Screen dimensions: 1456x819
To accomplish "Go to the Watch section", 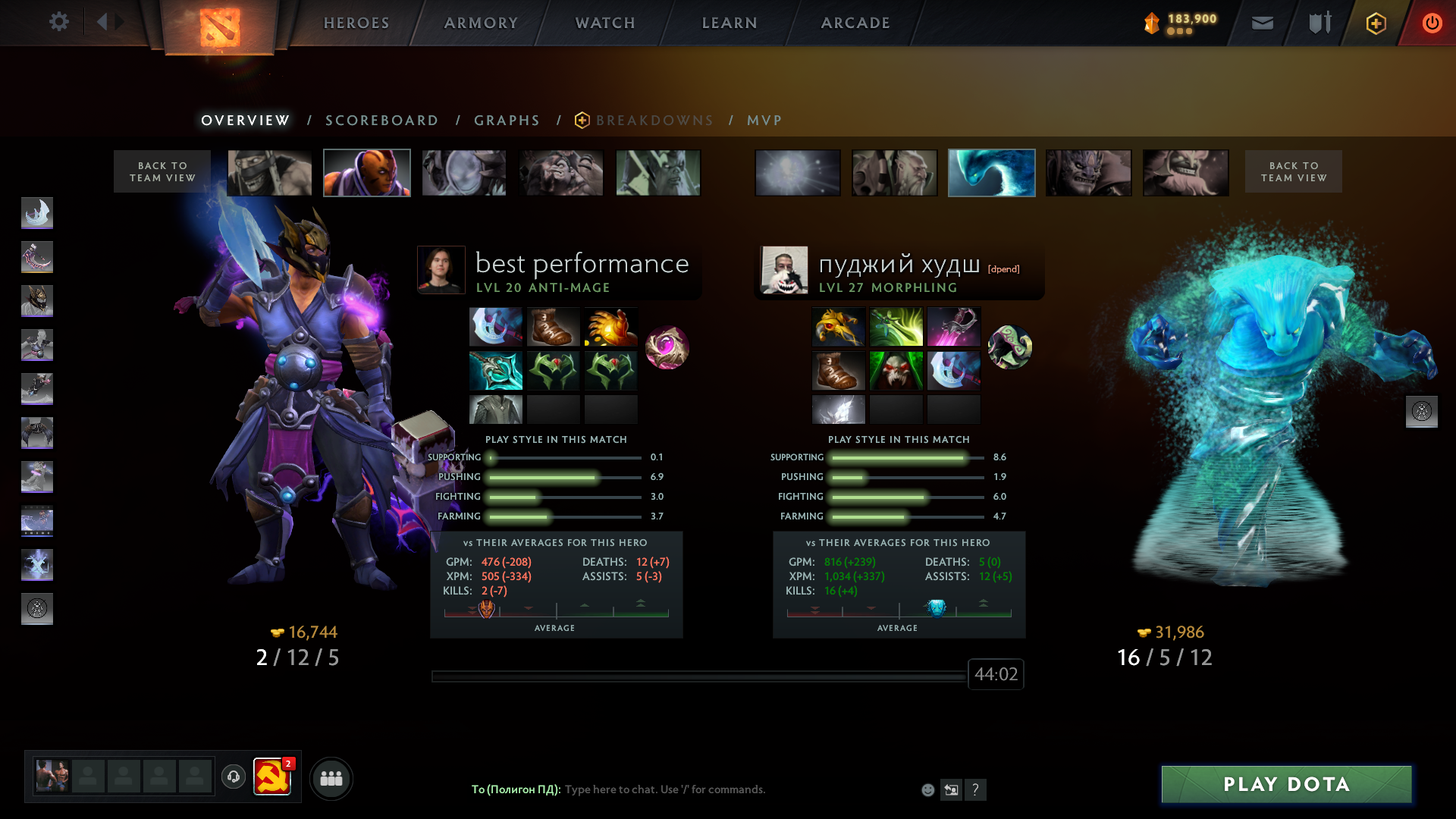I will coord(605,23).
